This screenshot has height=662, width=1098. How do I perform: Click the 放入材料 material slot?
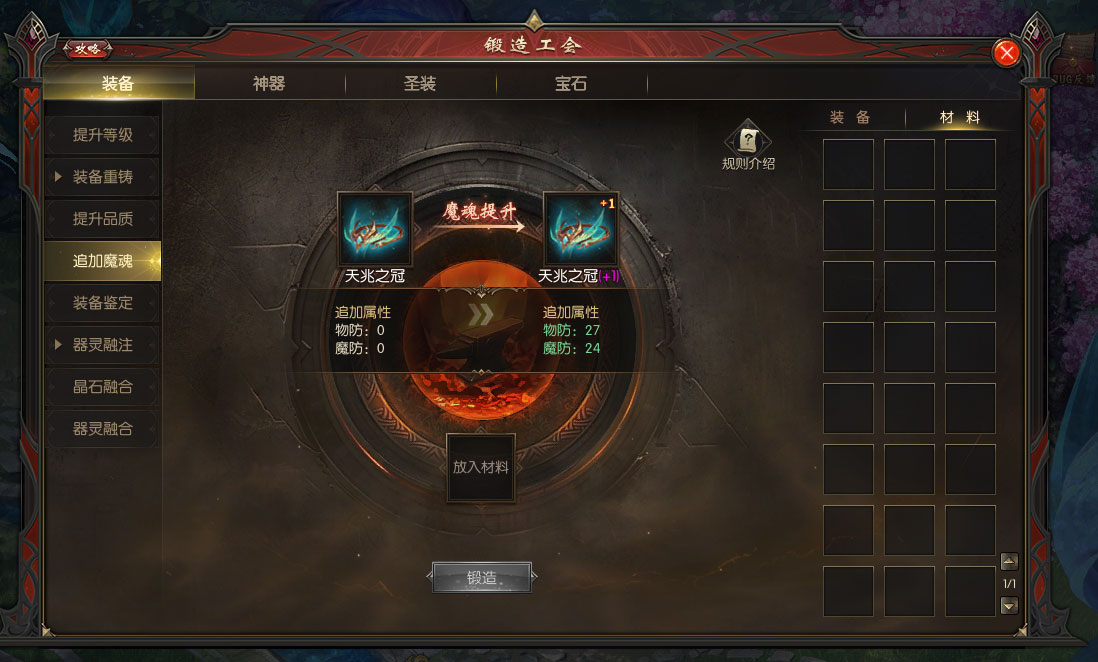click(481, 467)
